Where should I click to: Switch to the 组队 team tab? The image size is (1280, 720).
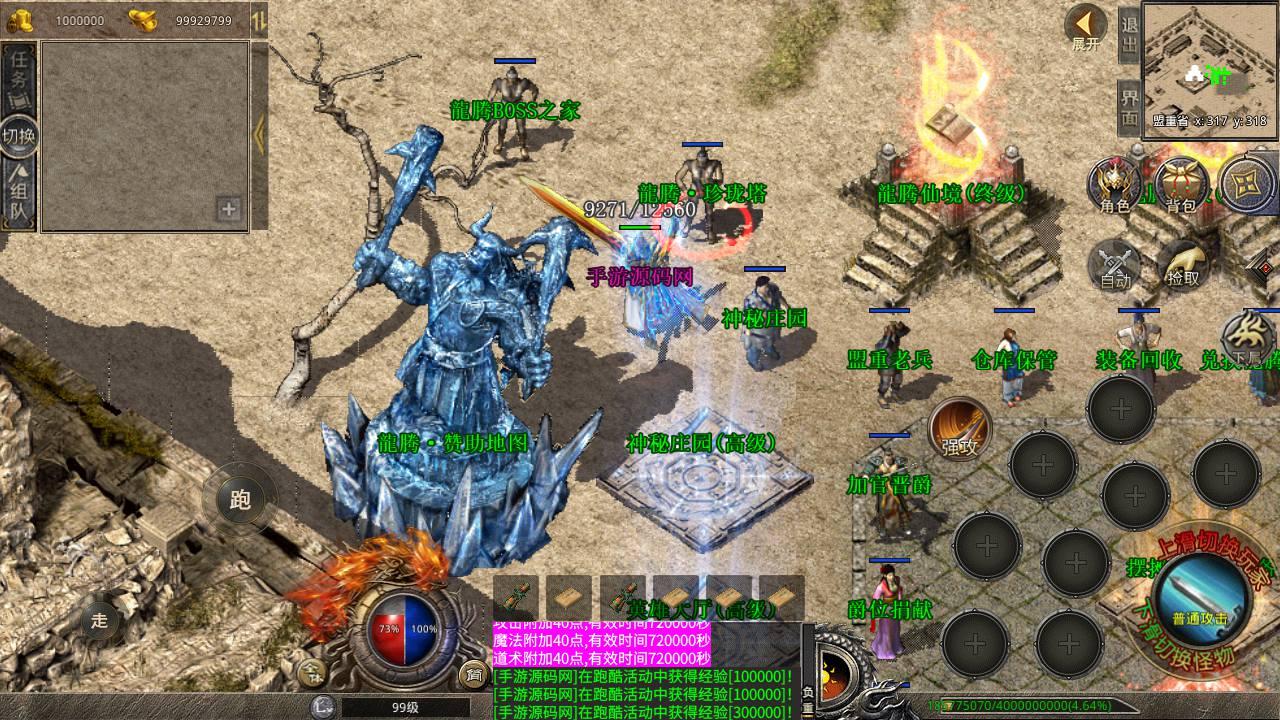click(19, 198)
